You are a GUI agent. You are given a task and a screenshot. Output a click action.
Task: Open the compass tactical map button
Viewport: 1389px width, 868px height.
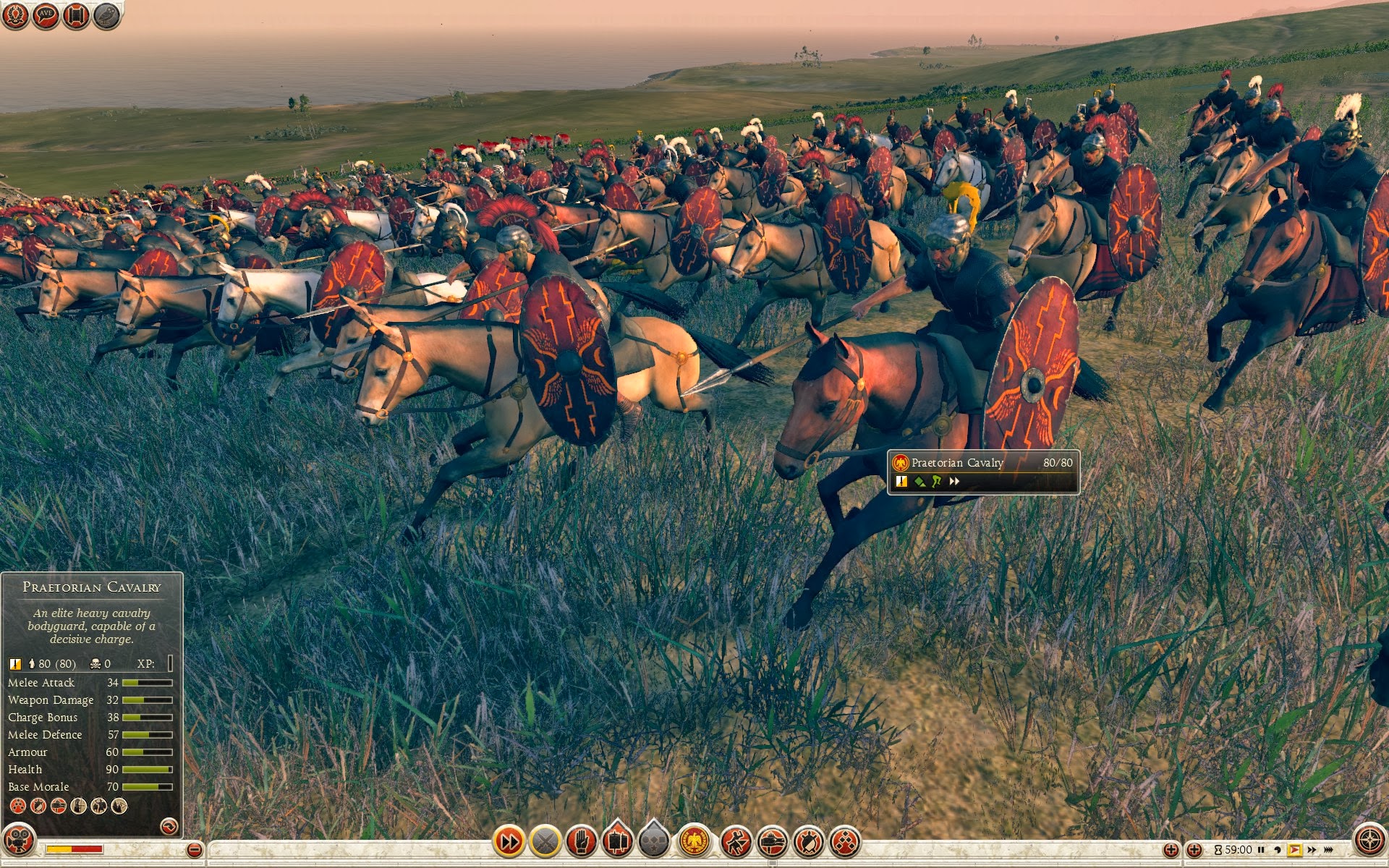click(1369, 841)
